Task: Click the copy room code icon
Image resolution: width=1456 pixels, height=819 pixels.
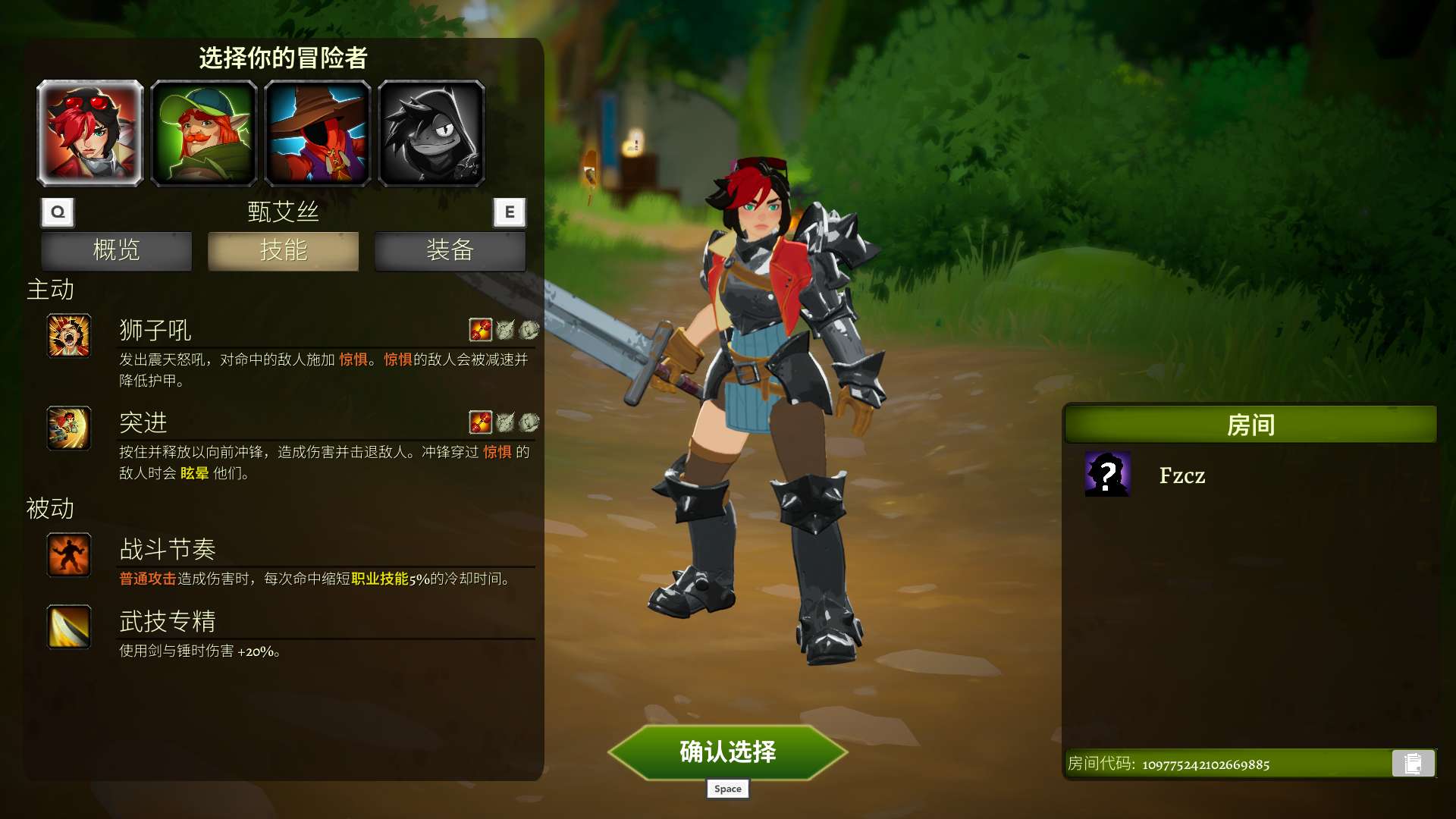Action: tap(1414, 764)
